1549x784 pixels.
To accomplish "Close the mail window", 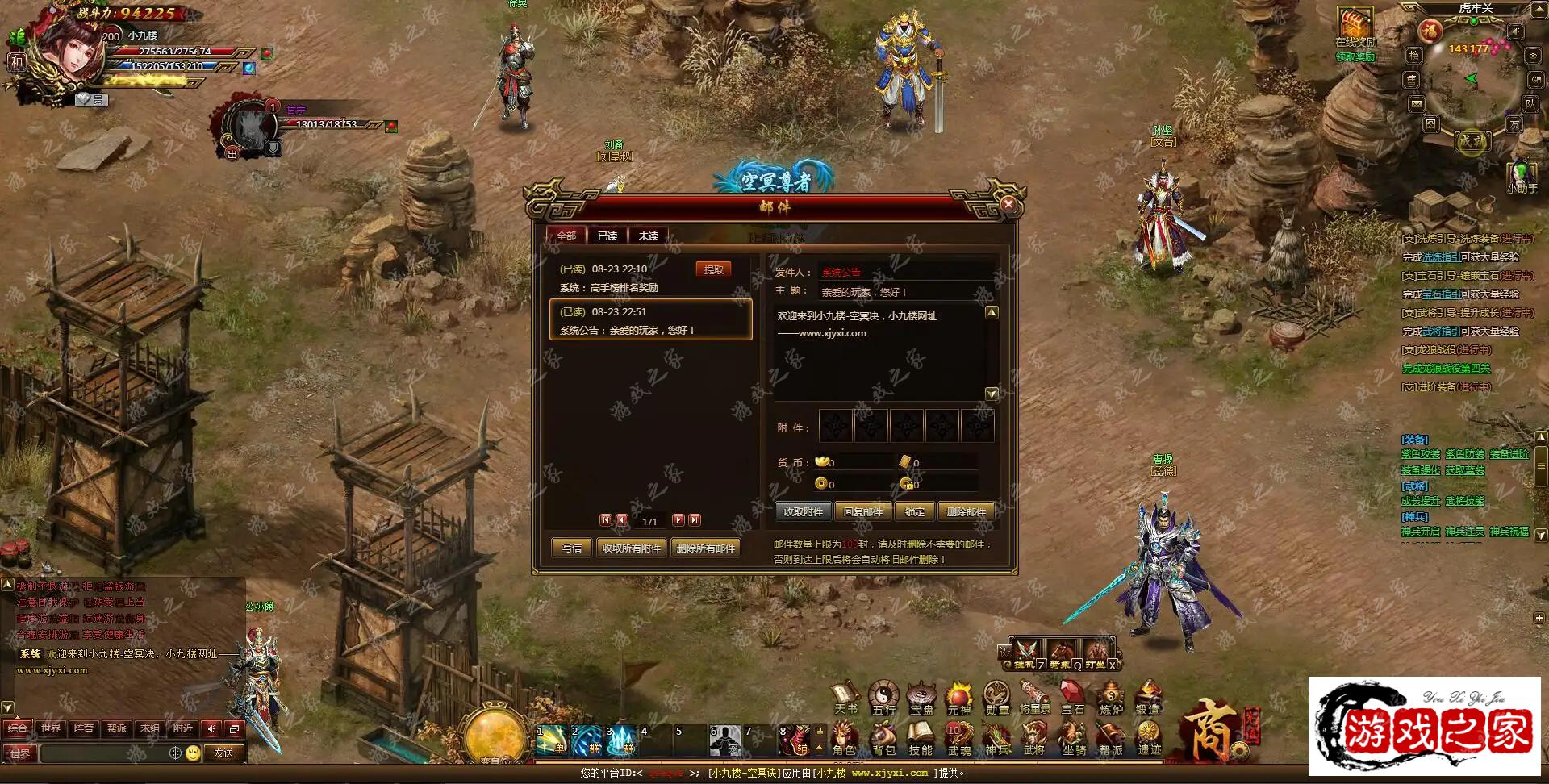I will pyautogui.click(x=1008, y=205).
